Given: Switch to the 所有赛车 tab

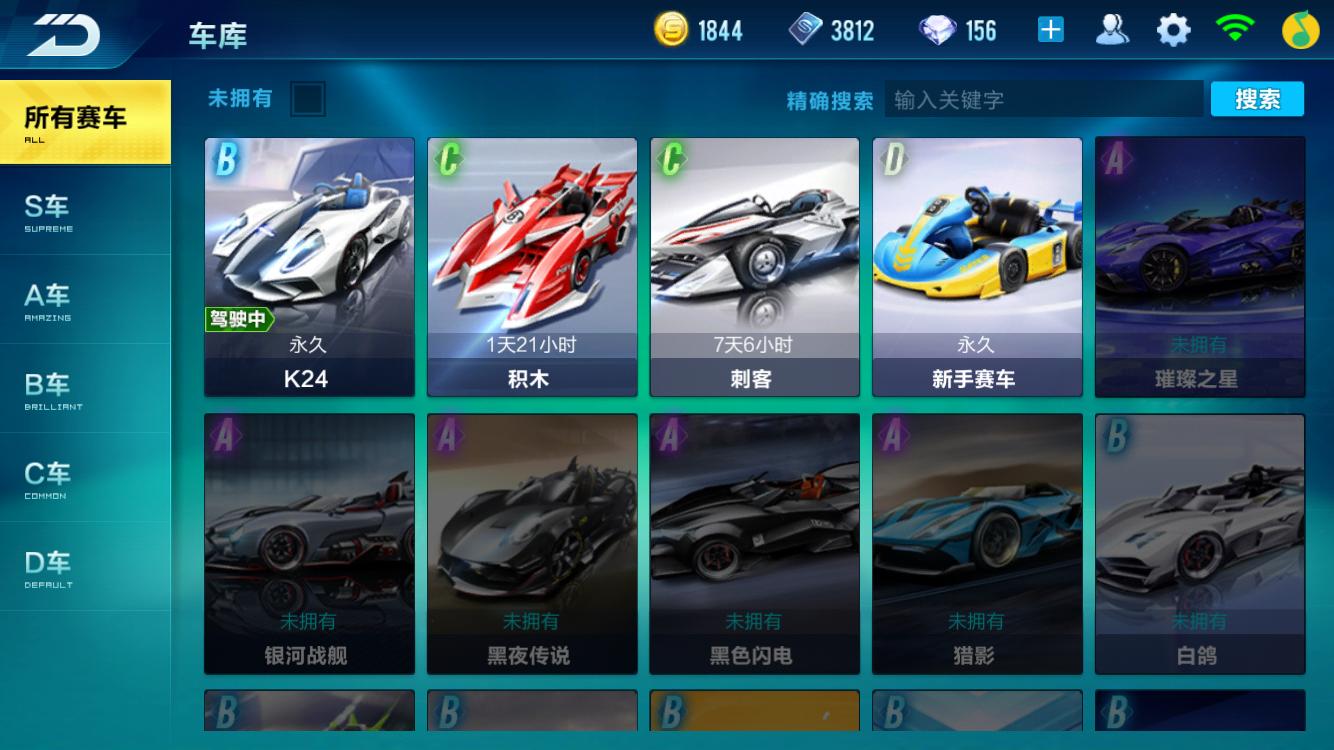Looking at the screenshot, I should click(x=84, y=121).
